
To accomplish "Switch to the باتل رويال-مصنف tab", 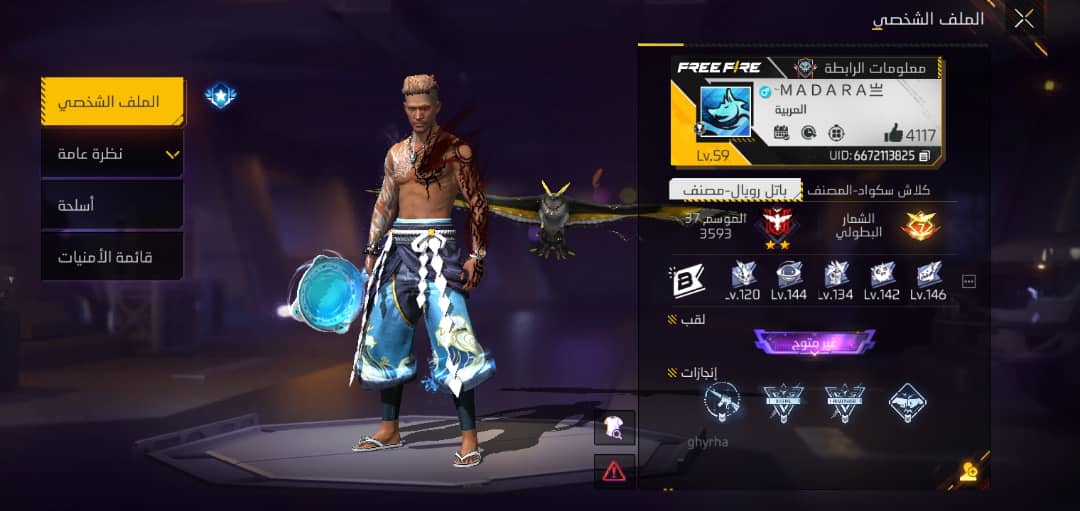I will [x=735, y=190].
